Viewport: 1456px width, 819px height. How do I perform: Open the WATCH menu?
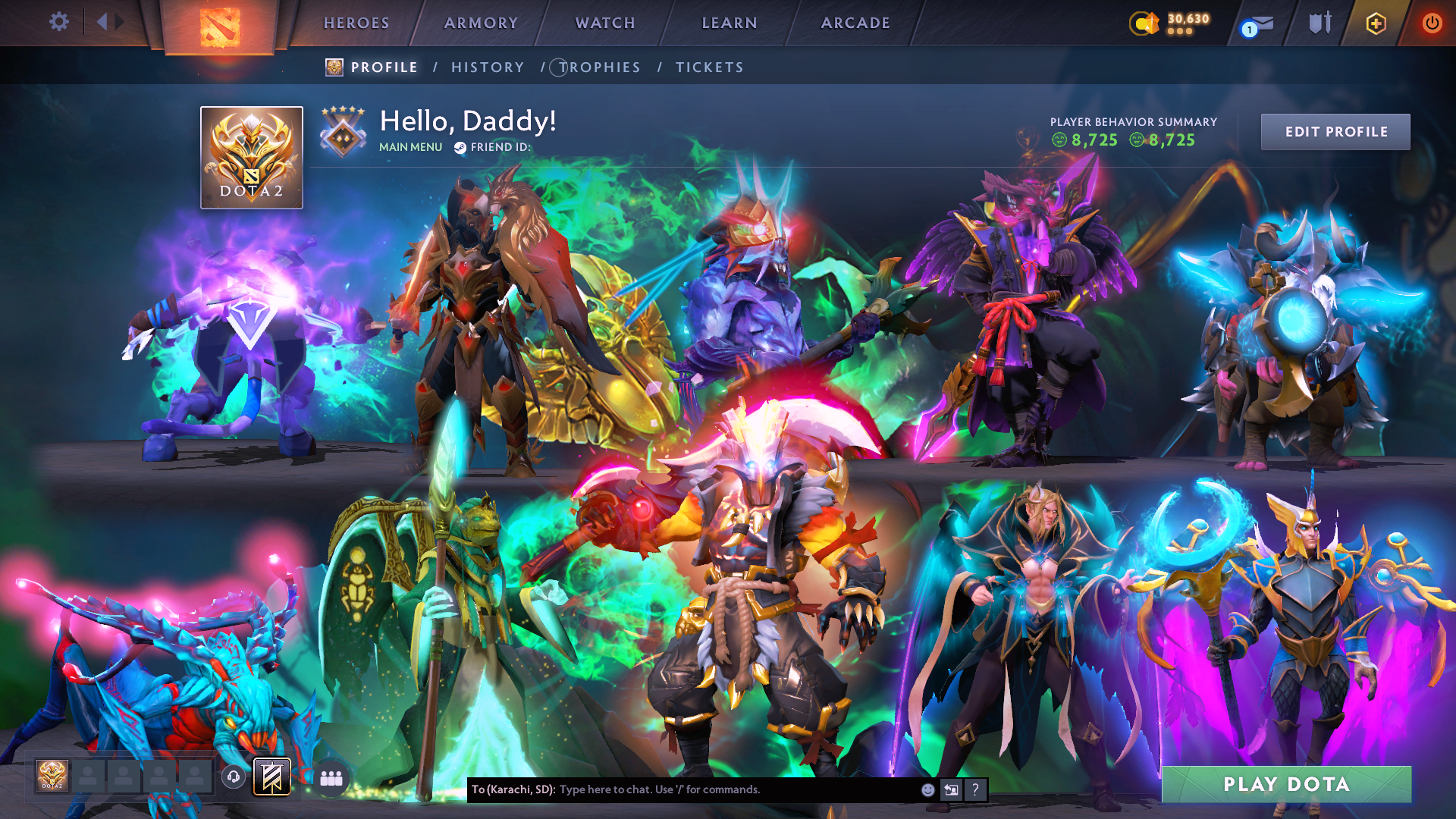(x=604, y=23)
